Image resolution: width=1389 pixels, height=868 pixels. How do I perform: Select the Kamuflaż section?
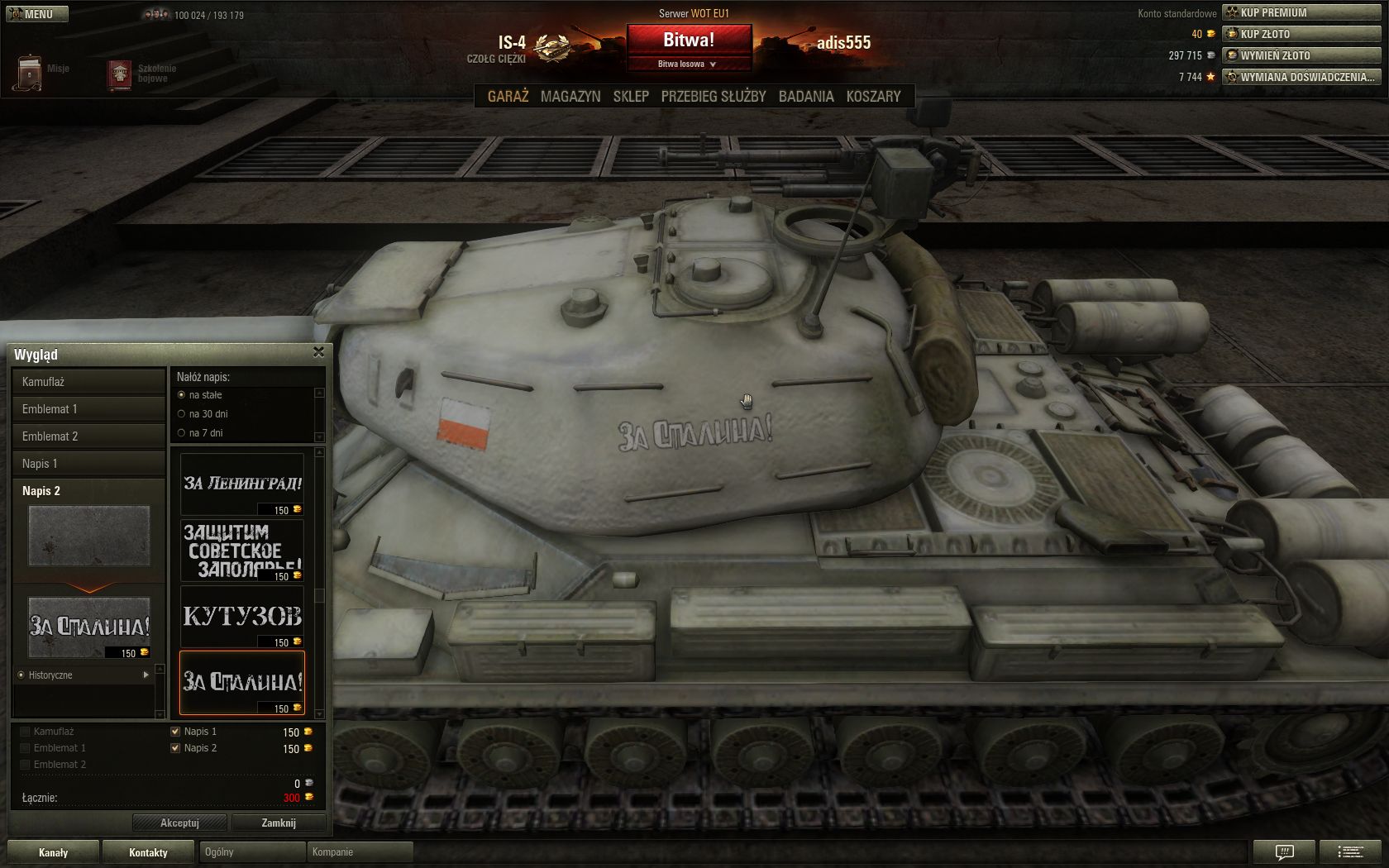pos(88,382)
